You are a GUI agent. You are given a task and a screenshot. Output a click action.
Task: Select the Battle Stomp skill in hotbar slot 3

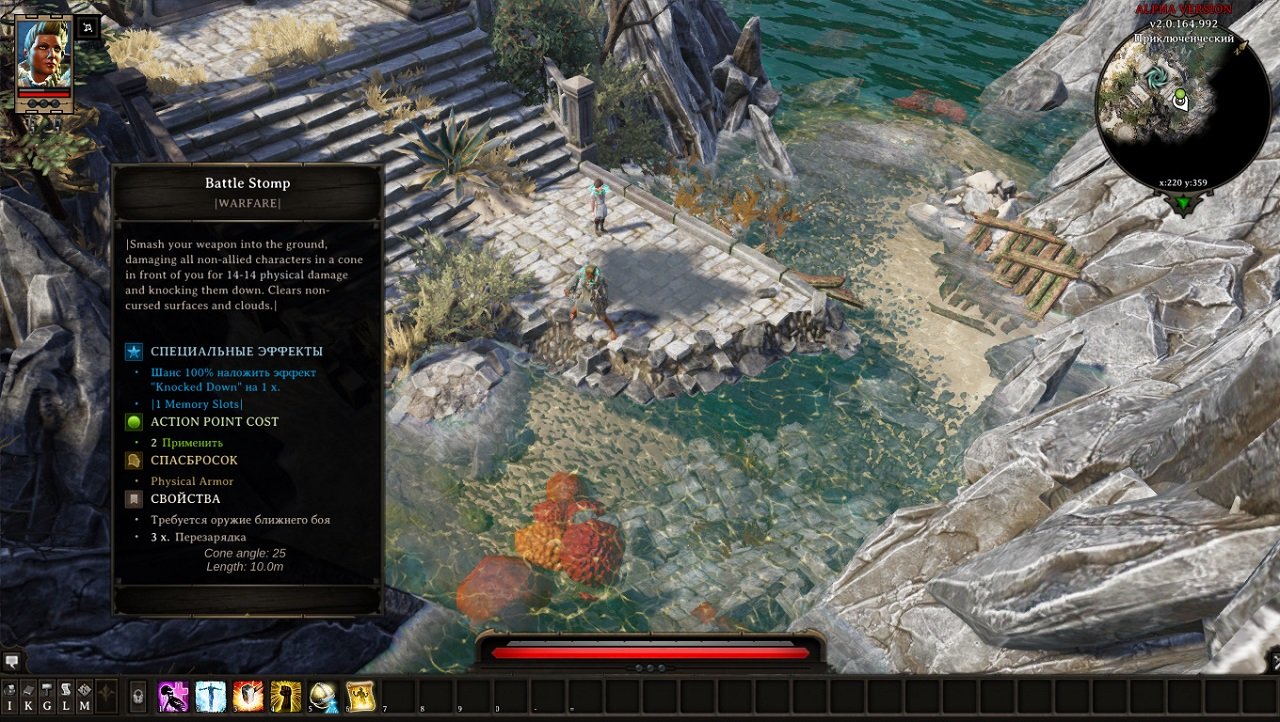[x=248, y=694]
